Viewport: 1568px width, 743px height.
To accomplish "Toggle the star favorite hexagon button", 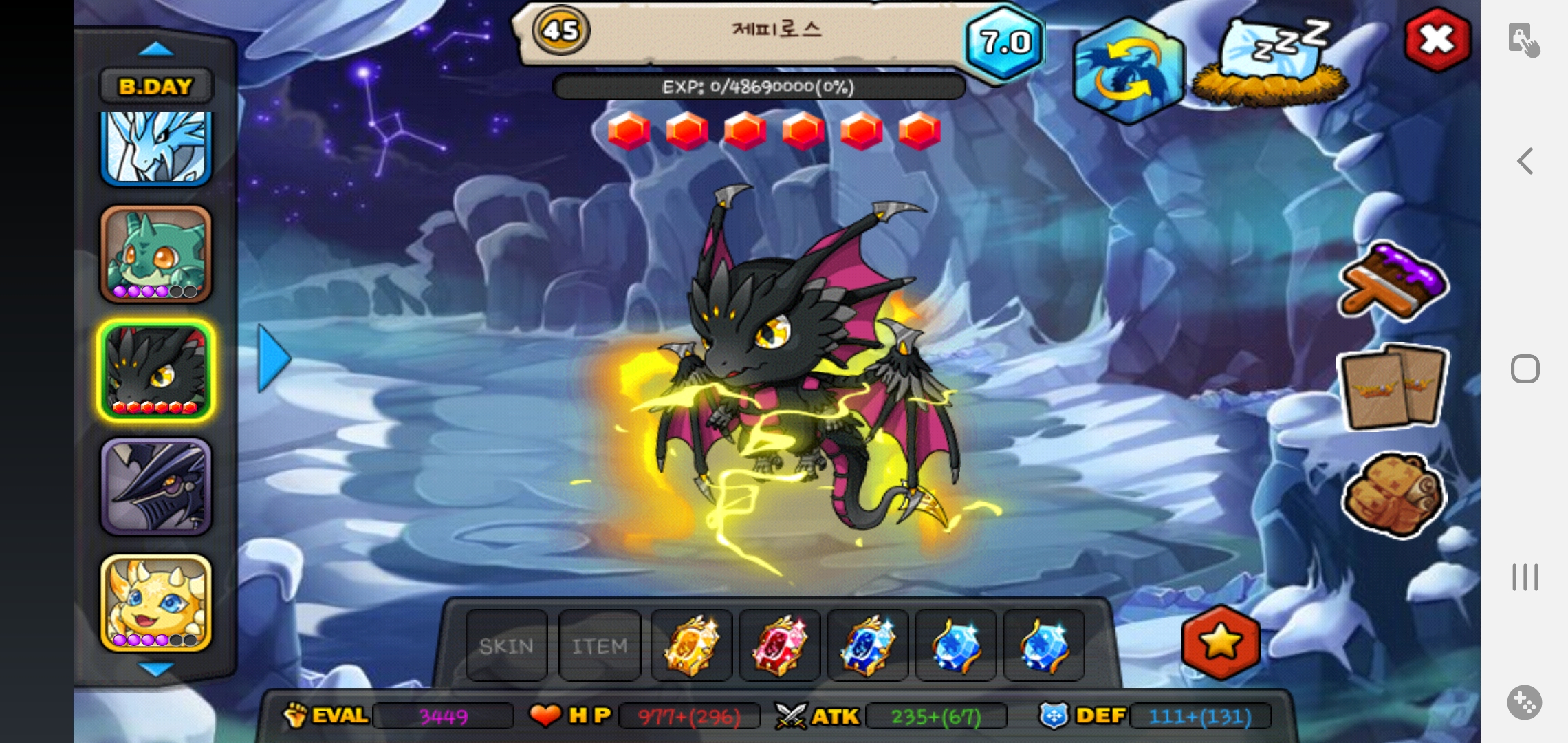I will [x=1221, y=643].
